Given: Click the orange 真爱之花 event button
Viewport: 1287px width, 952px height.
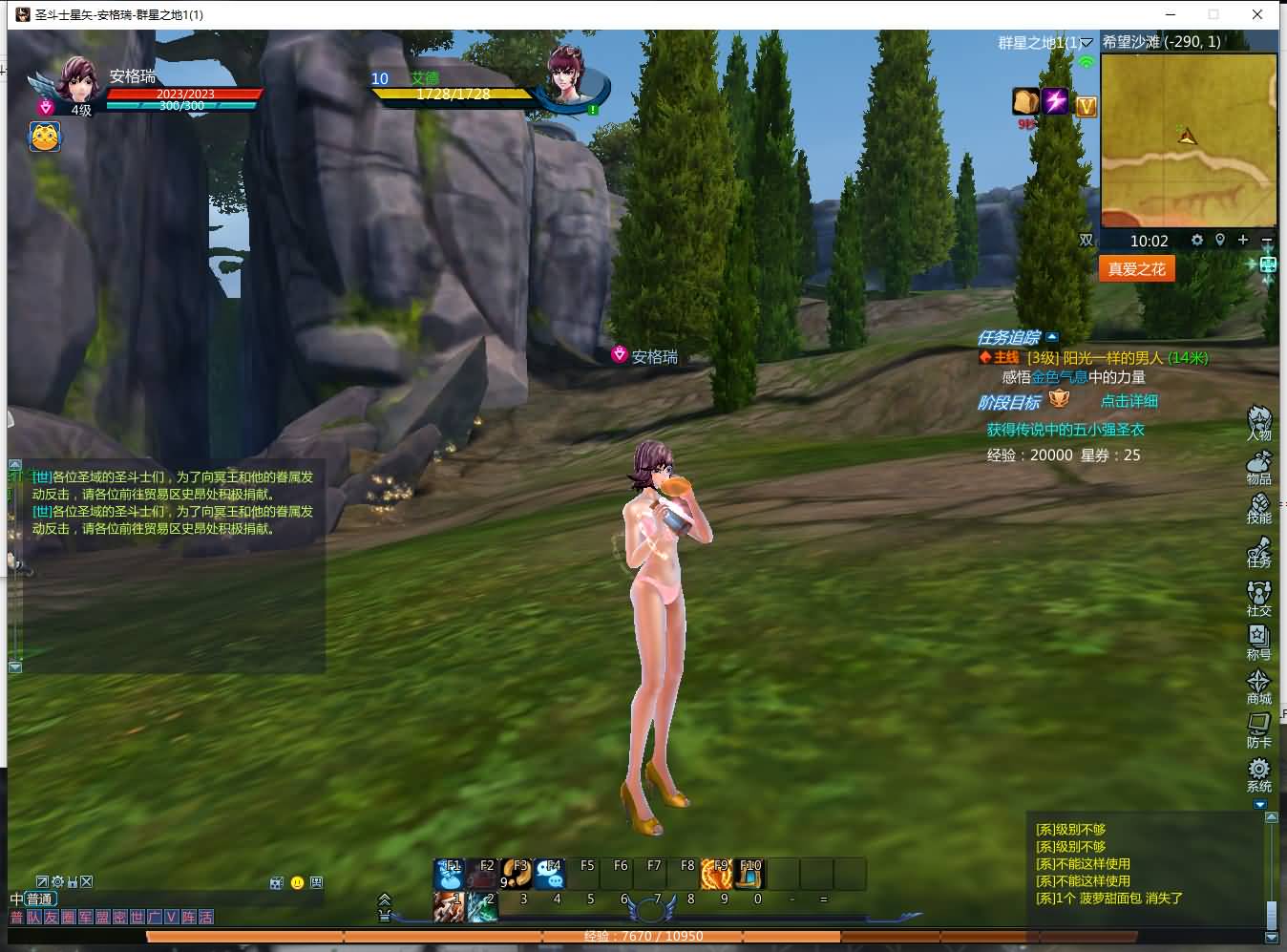Looking at the screenshot, I should coord(1136,269).
